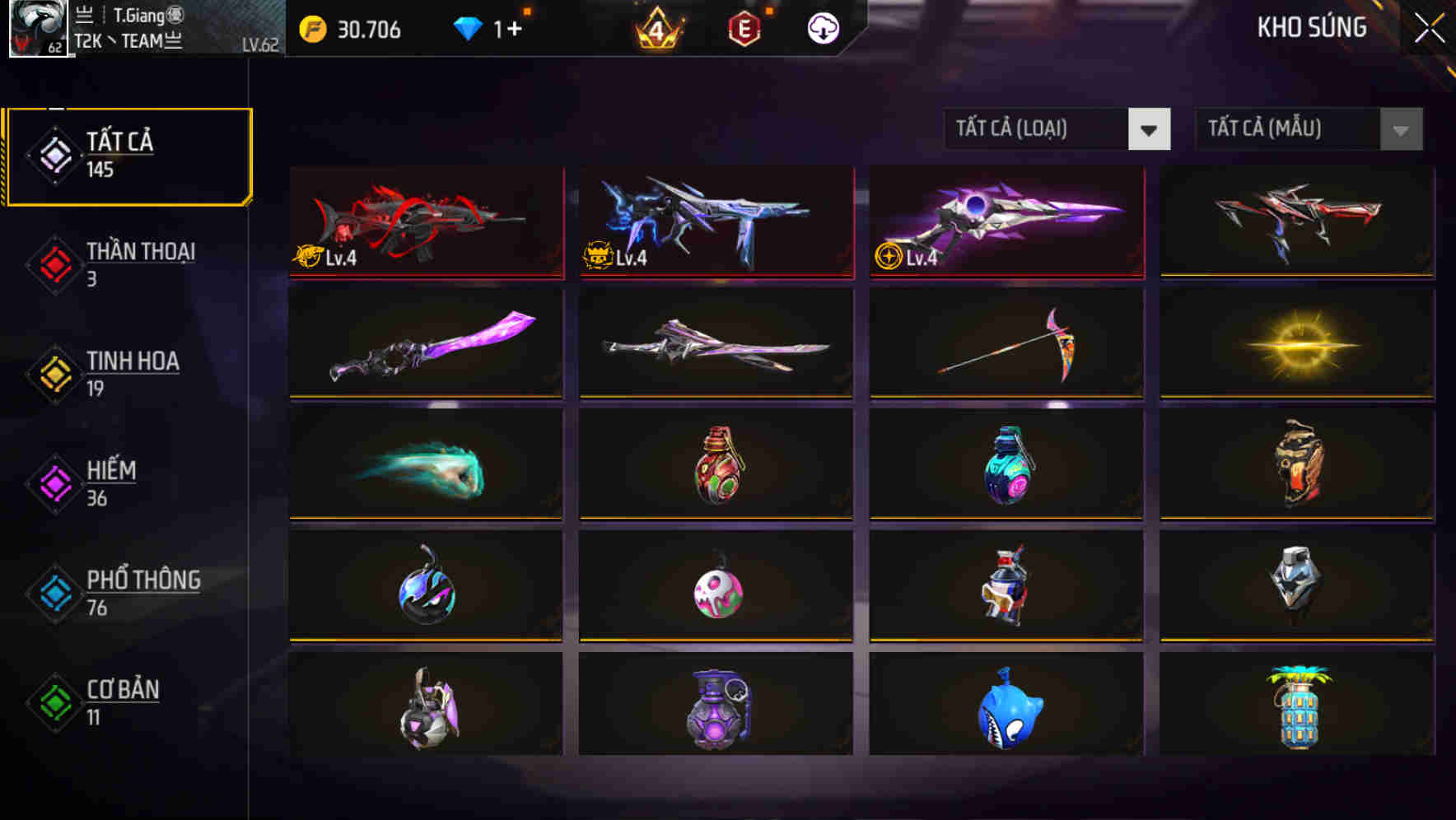
Task: Close the KHO SÚNG screen
Action: [x=1430, y=26]
